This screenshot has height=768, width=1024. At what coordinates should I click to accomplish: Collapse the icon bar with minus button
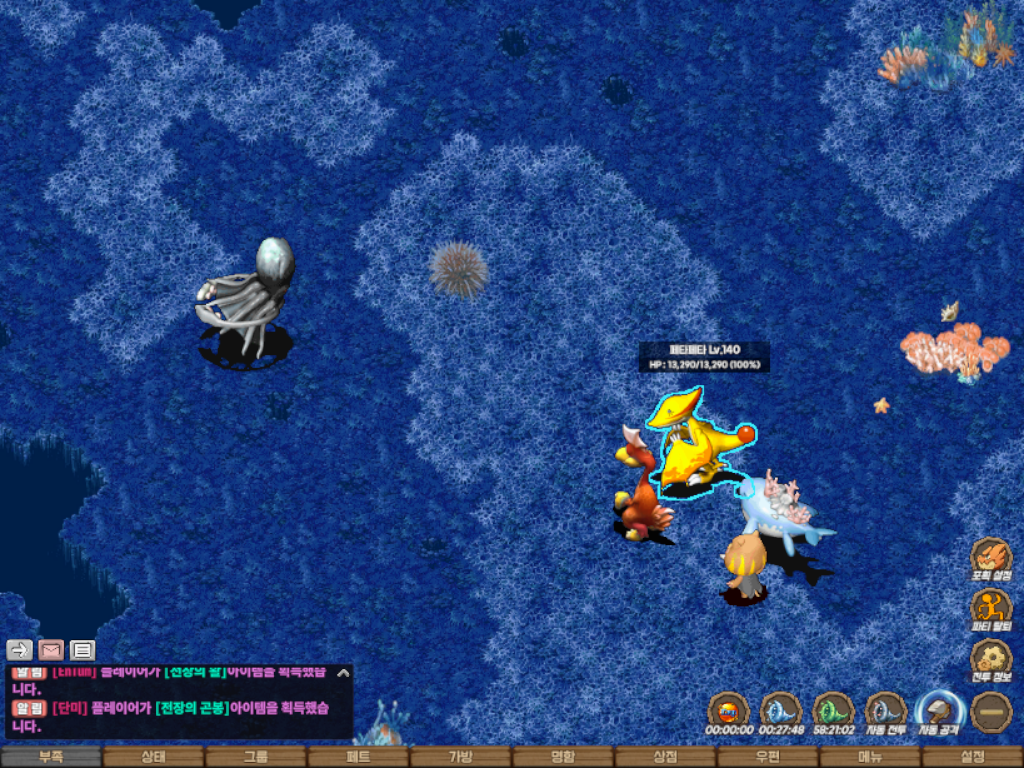pyautogui.click(x=991, y=710)
